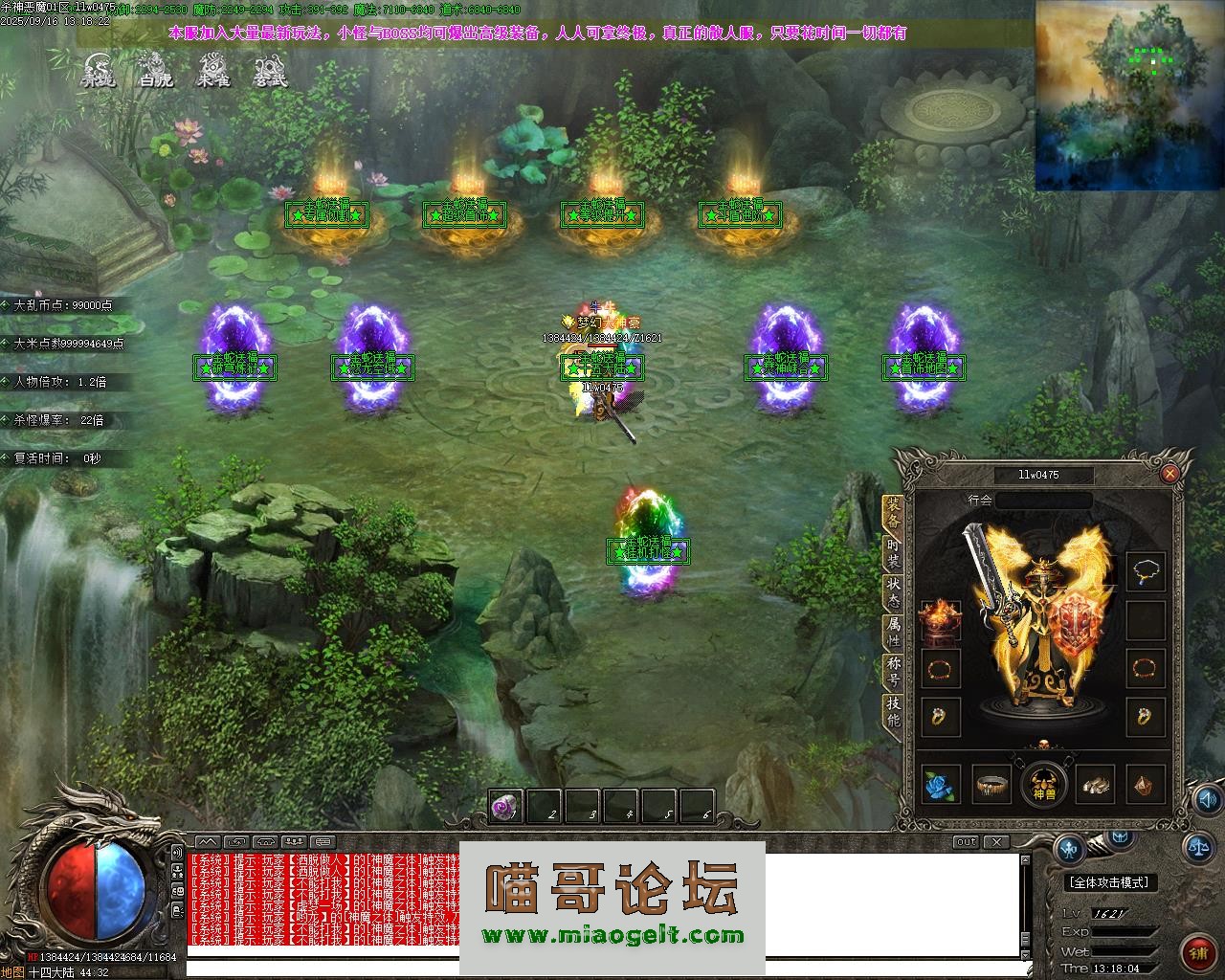This screenshot has width=1225, height=980.
Task: Select the necklace equipment slot
Action: 1146,572
